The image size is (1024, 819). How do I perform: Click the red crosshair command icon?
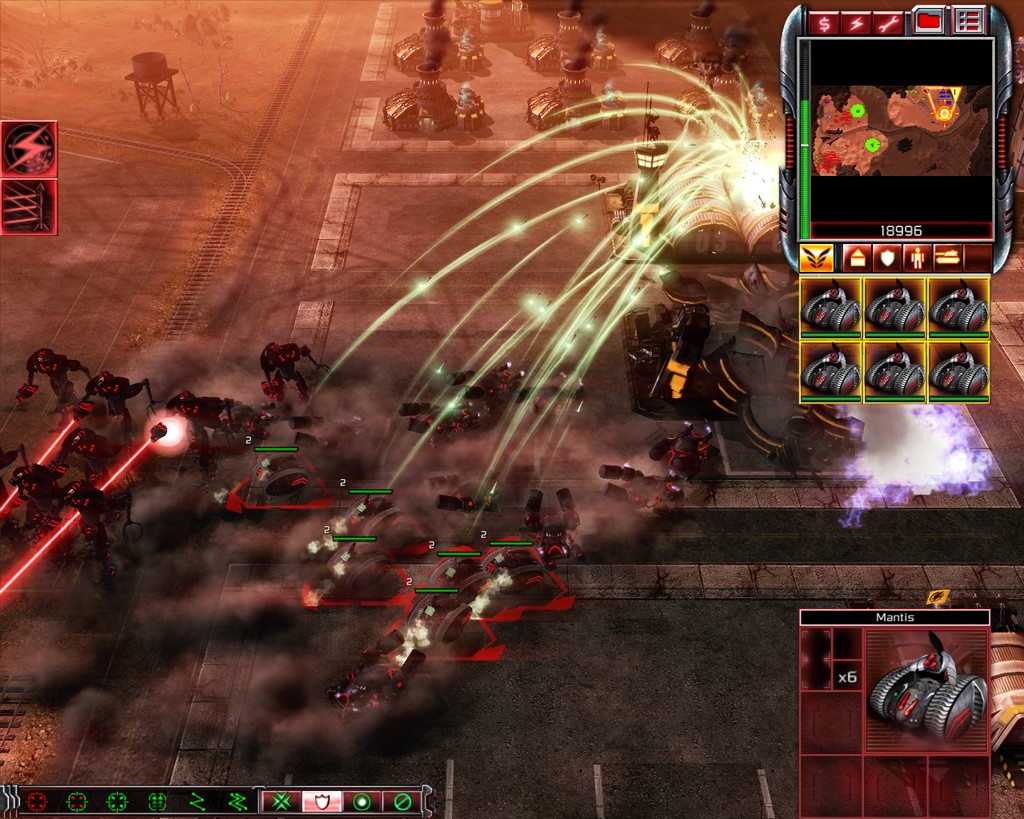coord(37,802)
